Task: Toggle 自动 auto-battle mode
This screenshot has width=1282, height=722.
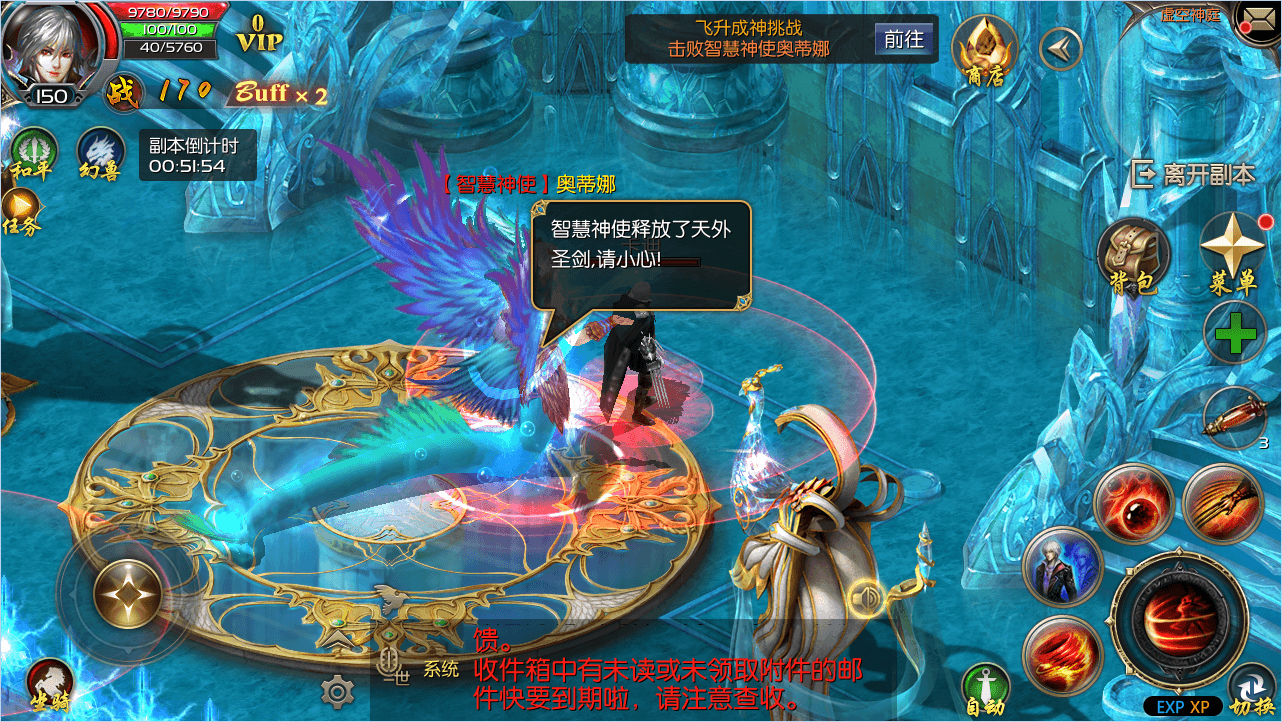Action: (x=985, y=689)
